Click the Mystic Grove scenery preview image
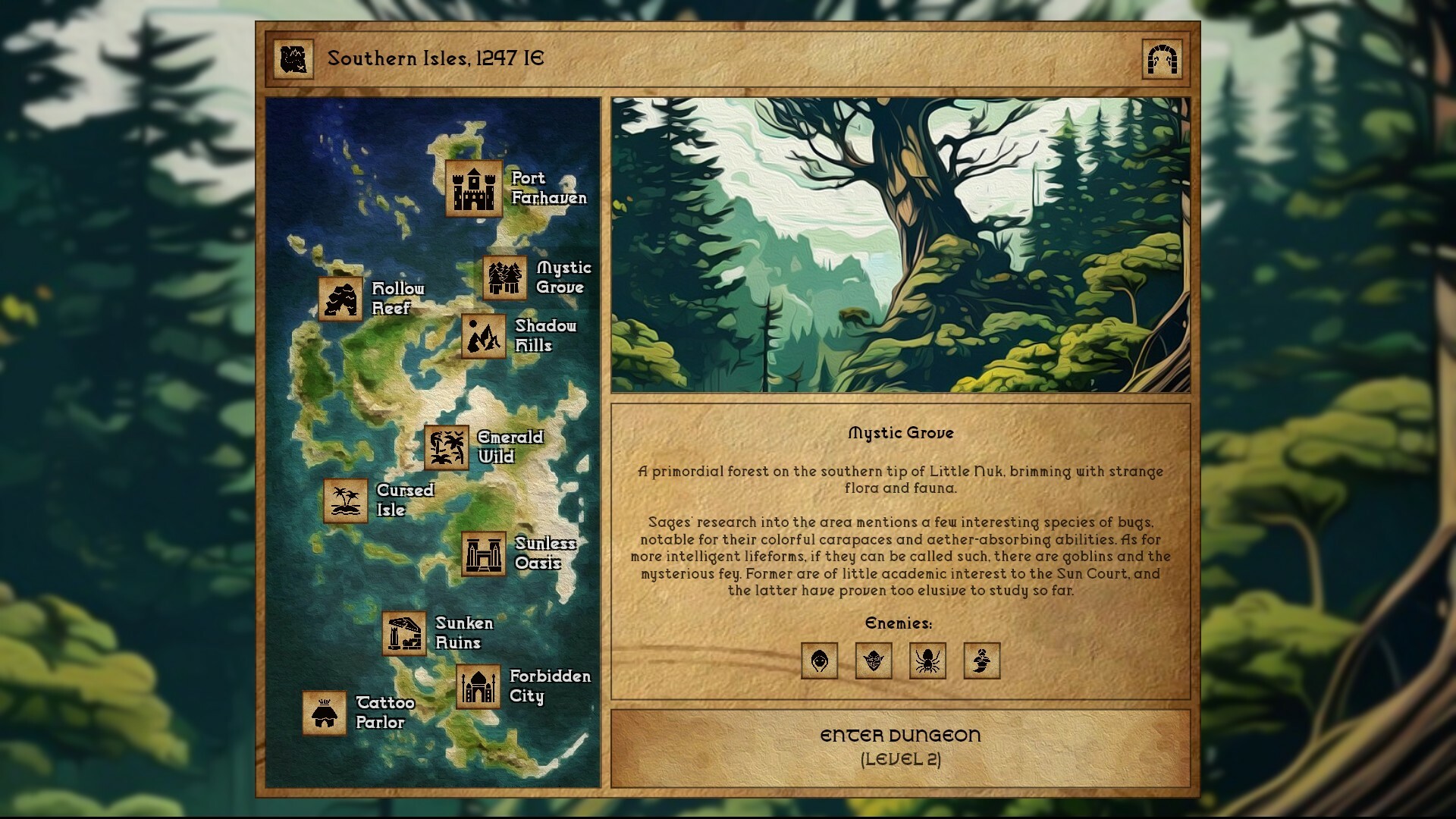The height and width of the screenshot is (819, 1456). 902,243
